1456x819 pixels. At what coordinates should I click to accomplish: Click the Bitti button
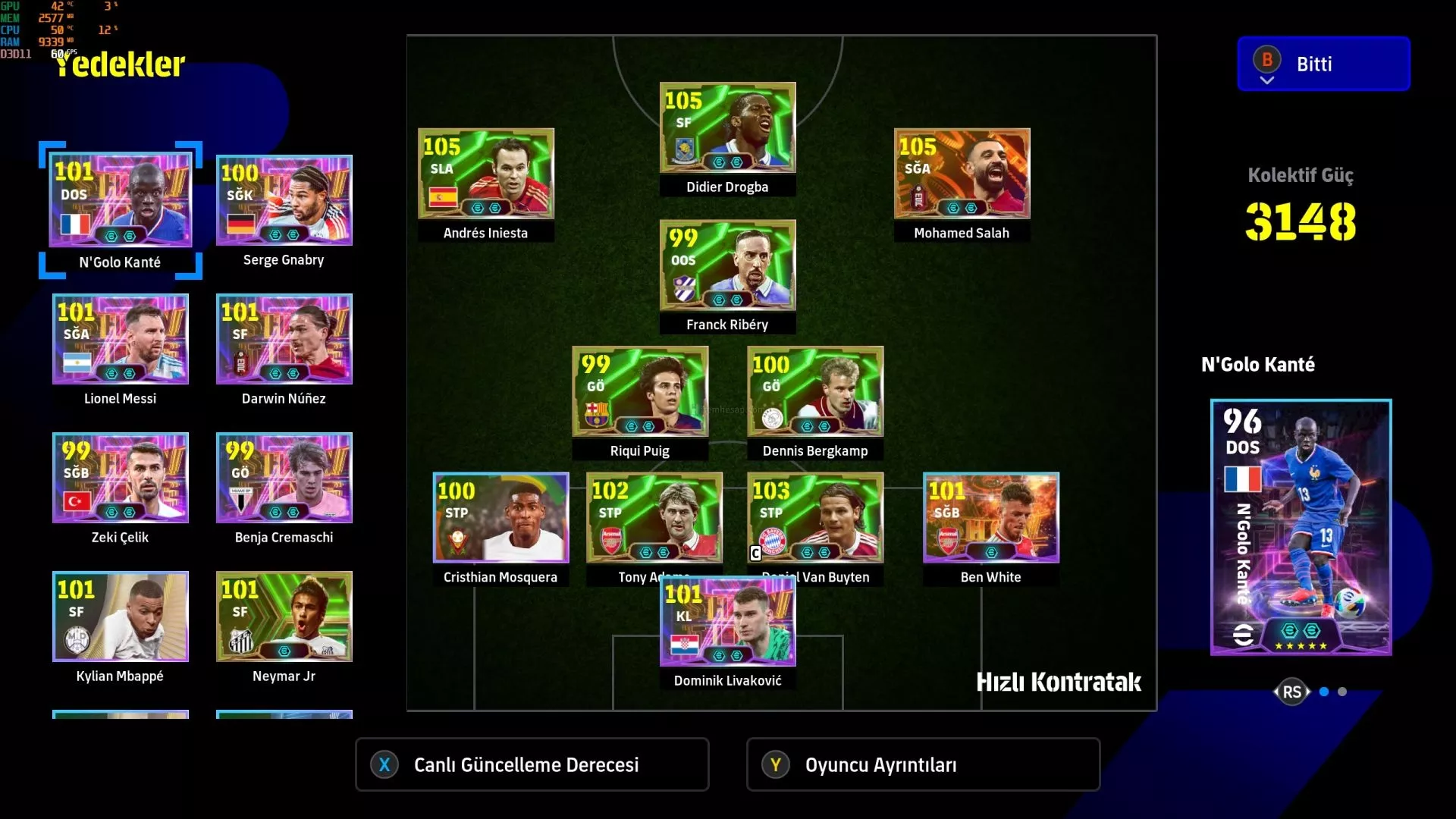pyautogui.click(x=1323, y=64)
